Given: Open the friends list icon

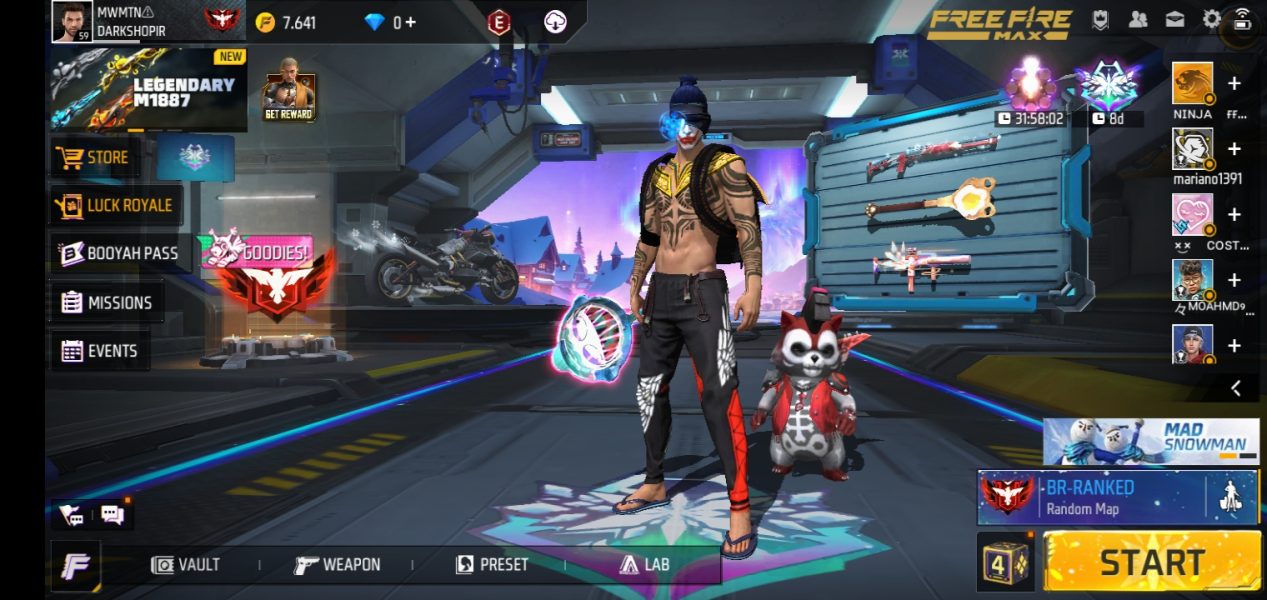Looking at the screenshot, I should pyautogui.click(x=1138, y=19).
